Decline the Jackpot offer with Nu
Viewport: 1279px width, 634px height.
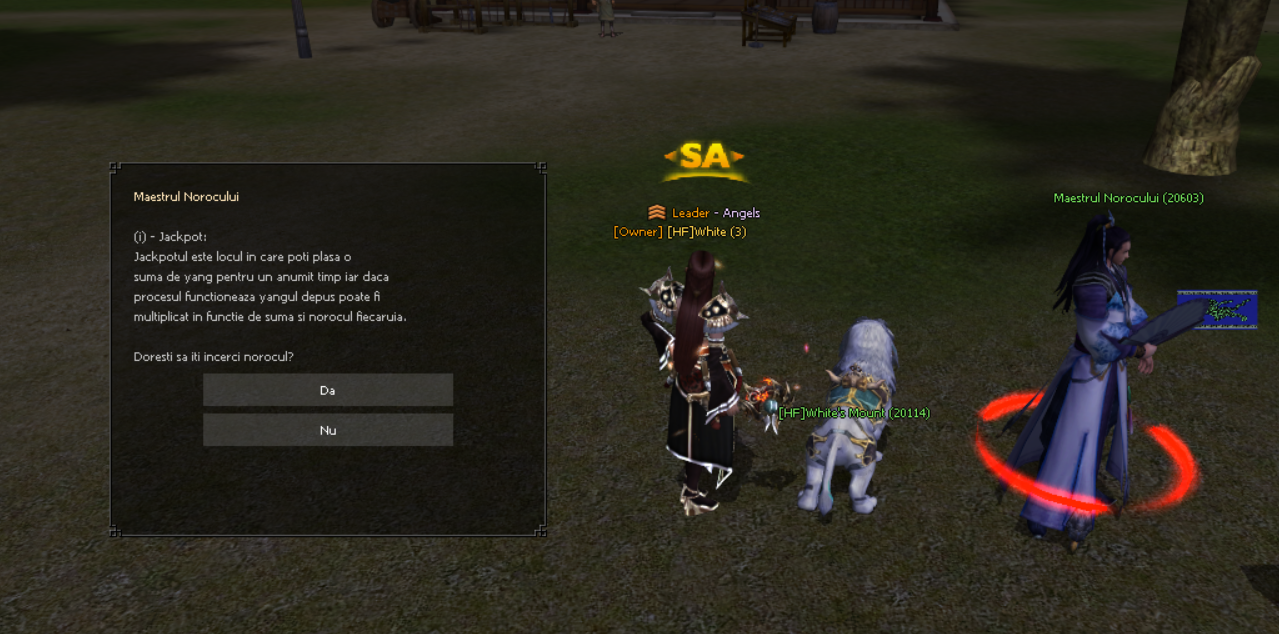(328, 430)
